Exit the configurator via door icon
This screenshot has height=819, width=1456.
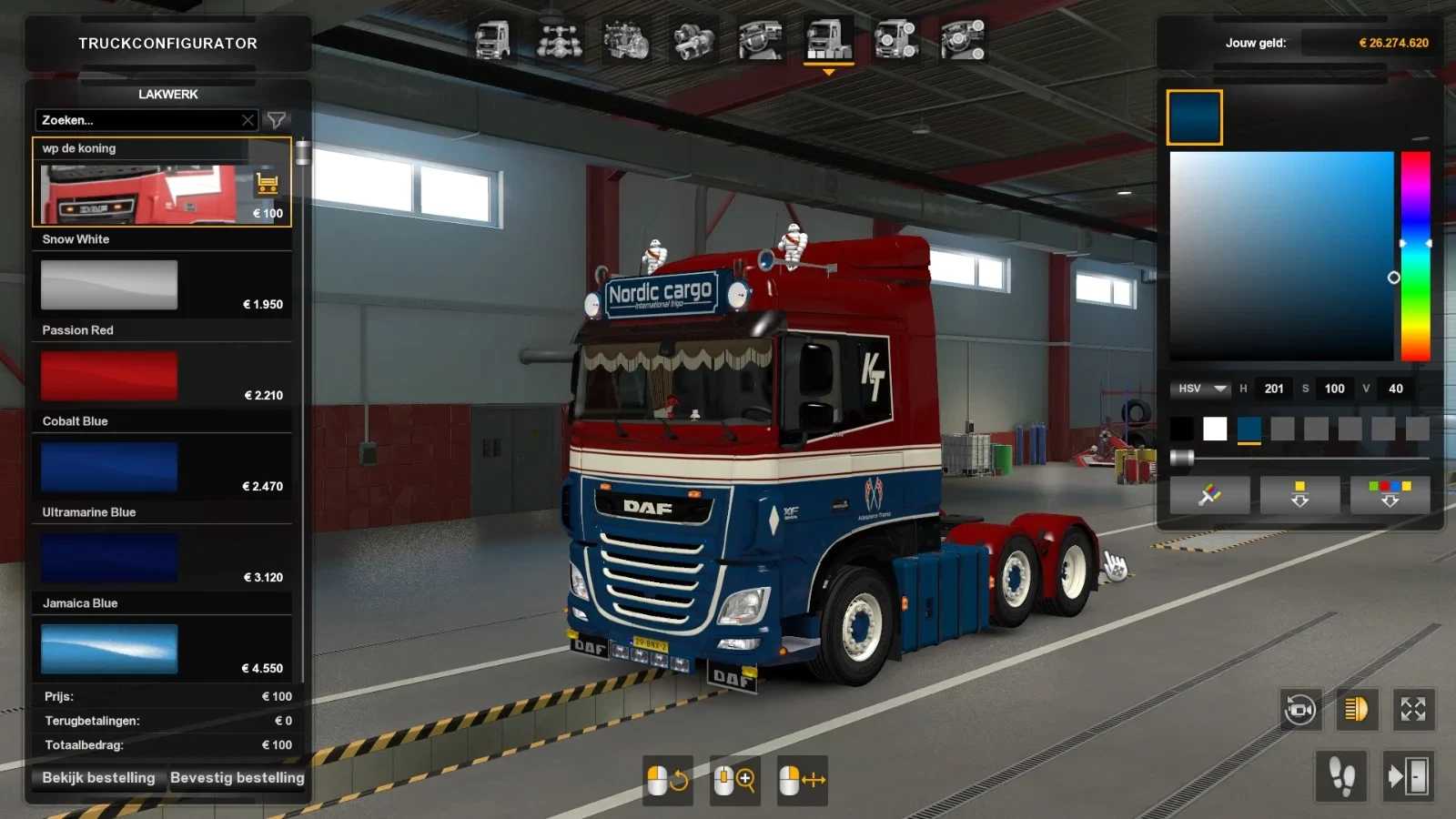tap(1408, 776)
